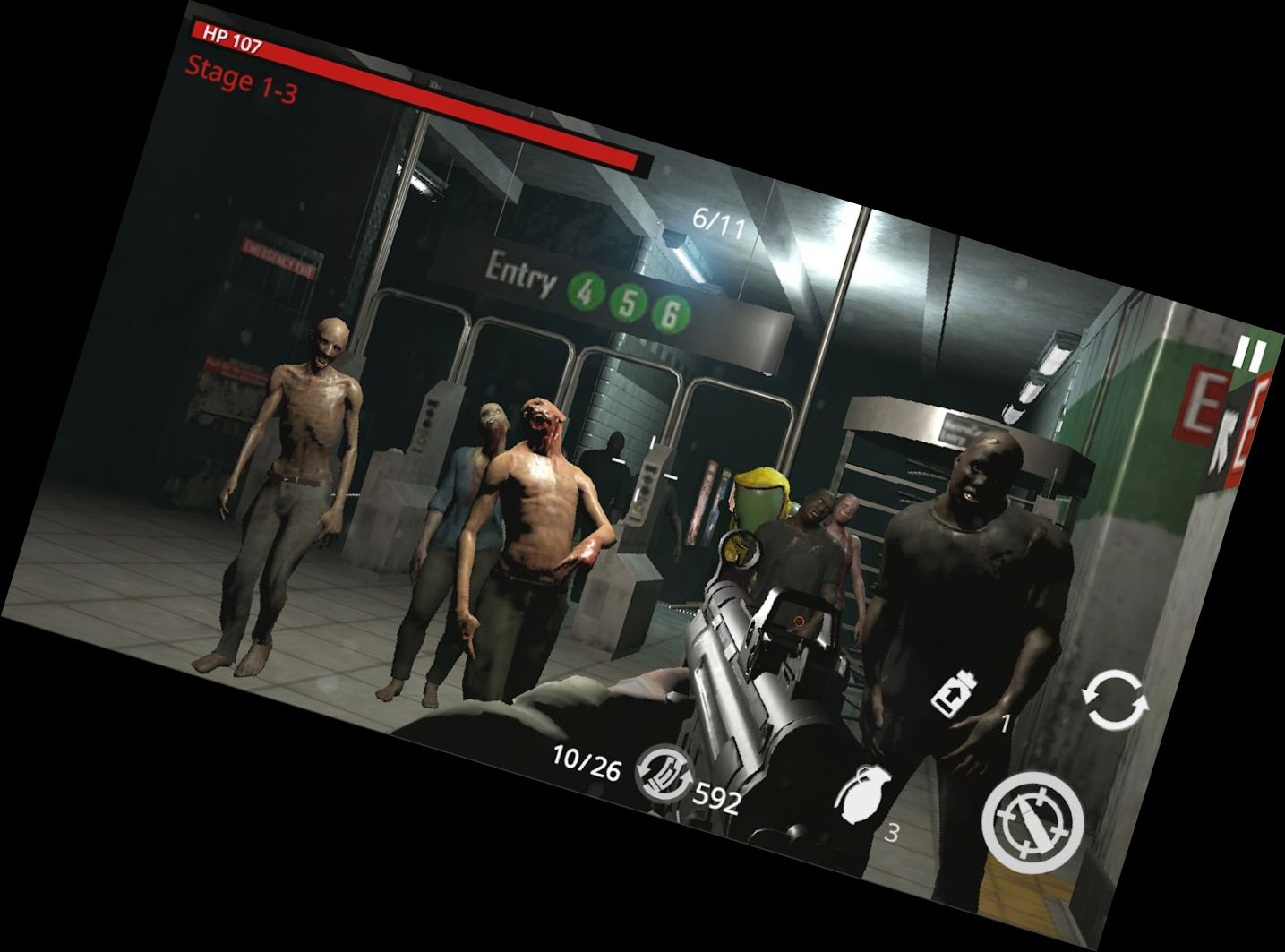This screenshot has width=1285, height=952.
Task: Pause the game with the pause icon
Action: click(1253, 351)
